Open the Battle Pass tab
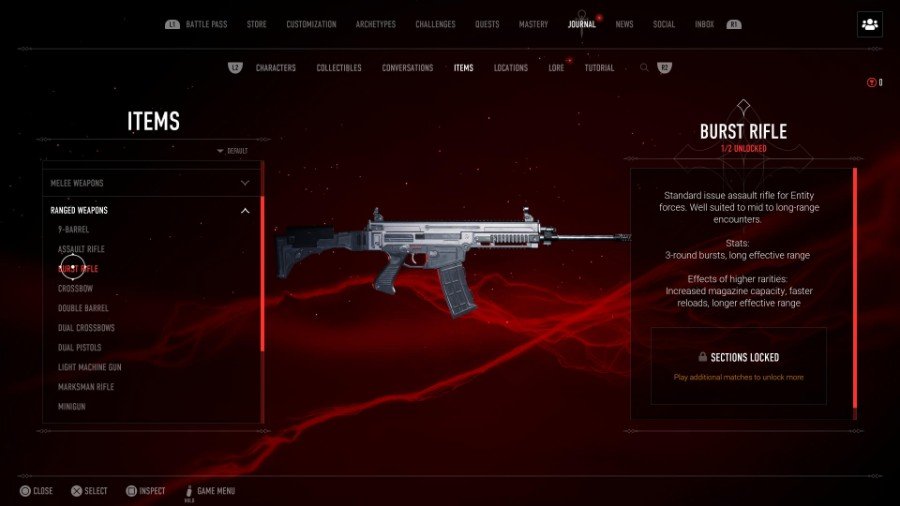This screenshot has width=900, height=506. [207, 24]
